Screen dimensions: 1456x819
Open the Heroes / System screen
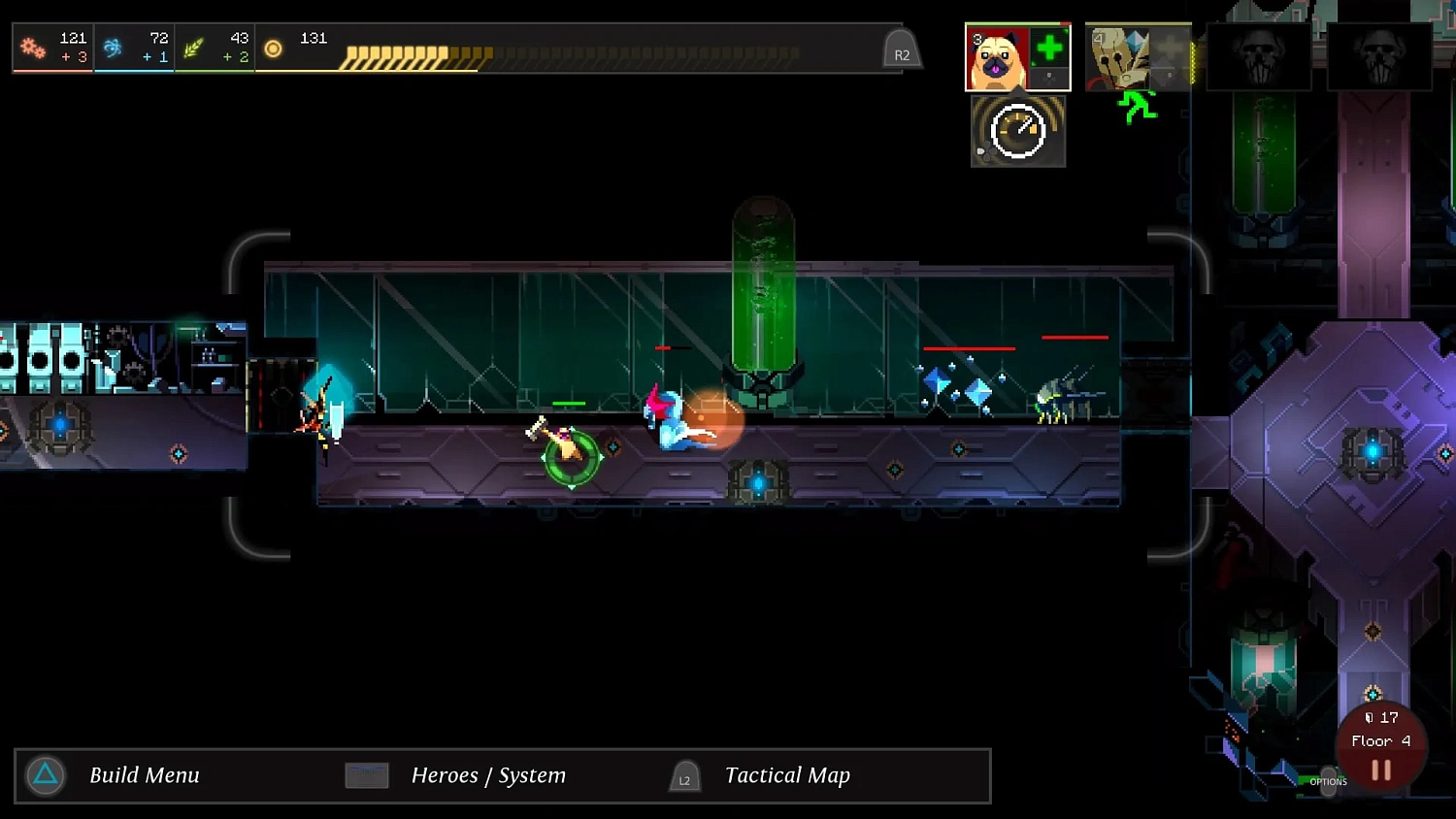(366, 775)
